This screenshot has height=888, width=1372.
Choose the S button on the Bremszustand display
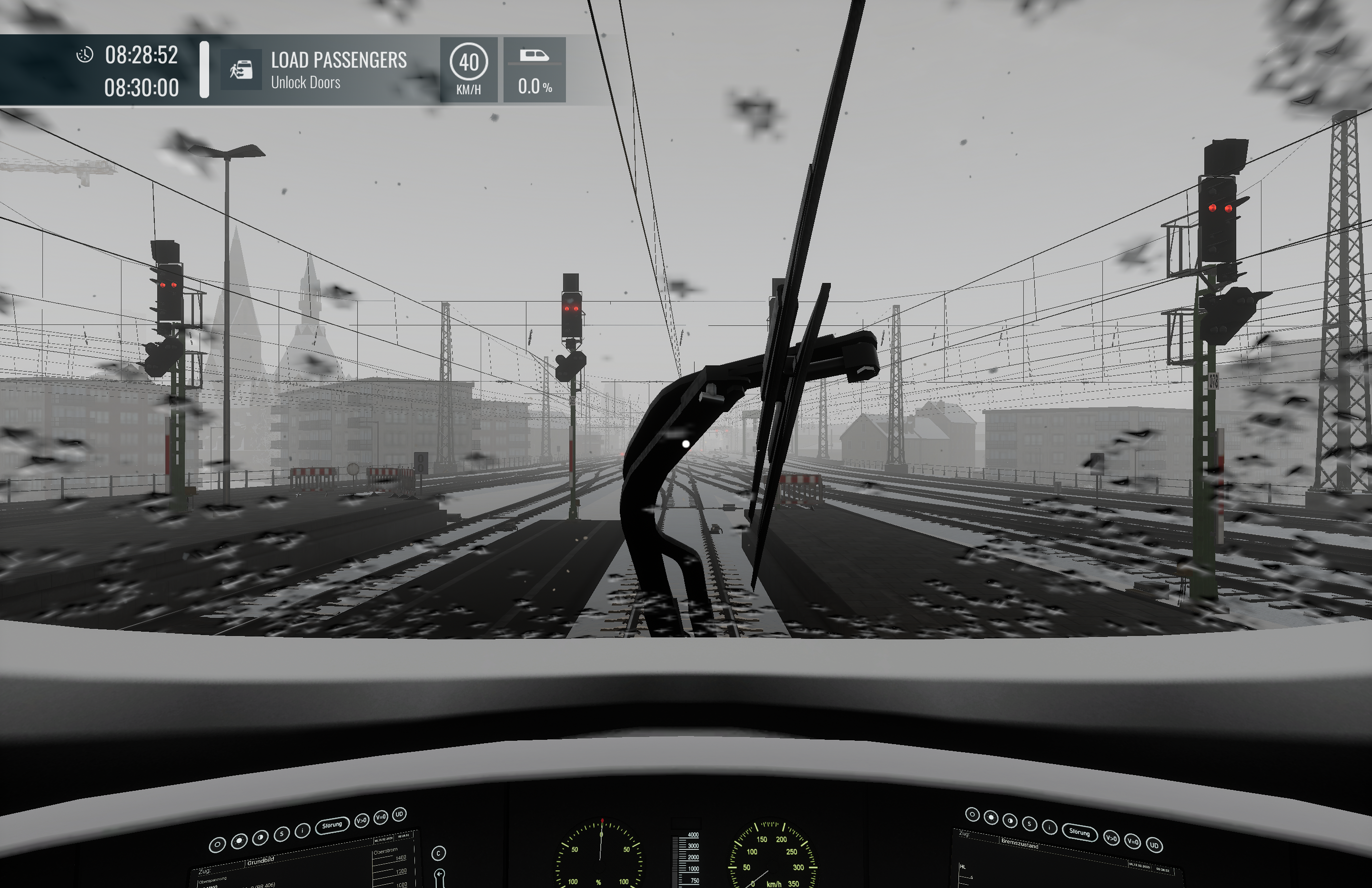(x=1029, y=824)
